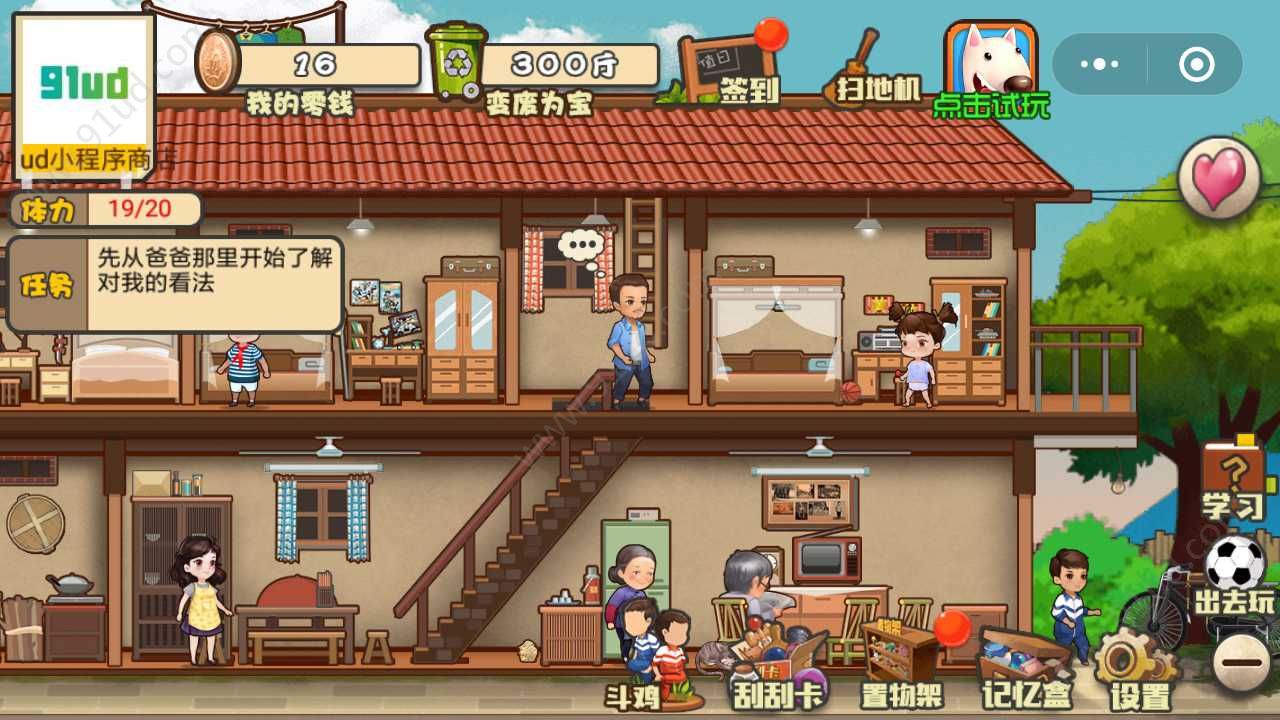Tap the pink heart button
1280x720 pixels.
coord(1219,178)
